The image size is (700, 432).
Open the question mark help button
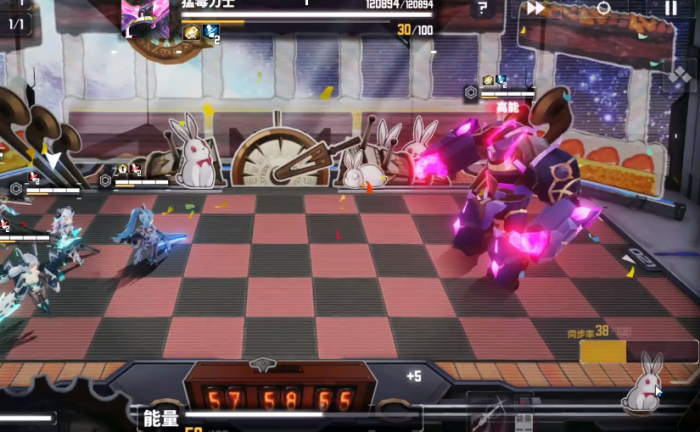482,9
